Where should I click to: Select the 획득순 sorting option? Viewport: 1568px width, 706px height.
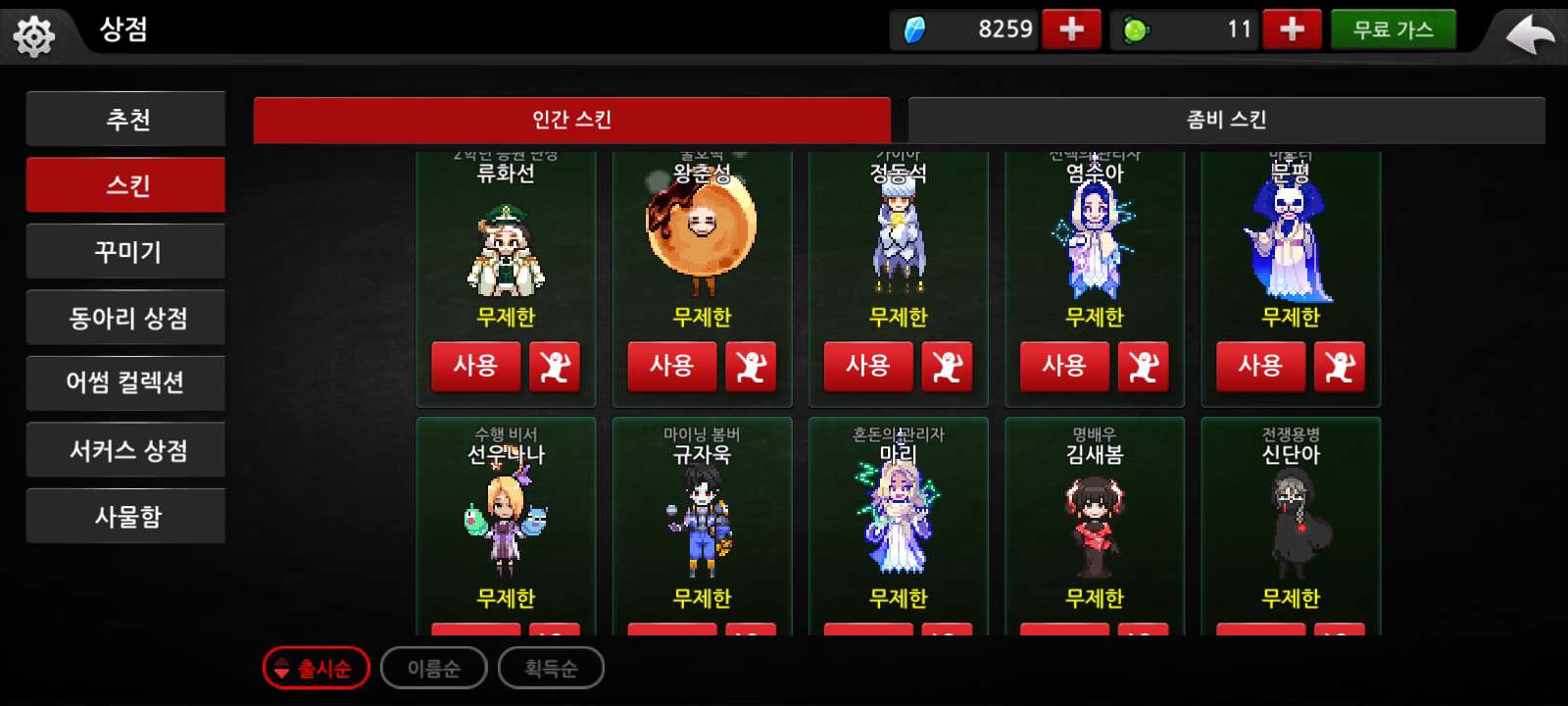point(551,668)
